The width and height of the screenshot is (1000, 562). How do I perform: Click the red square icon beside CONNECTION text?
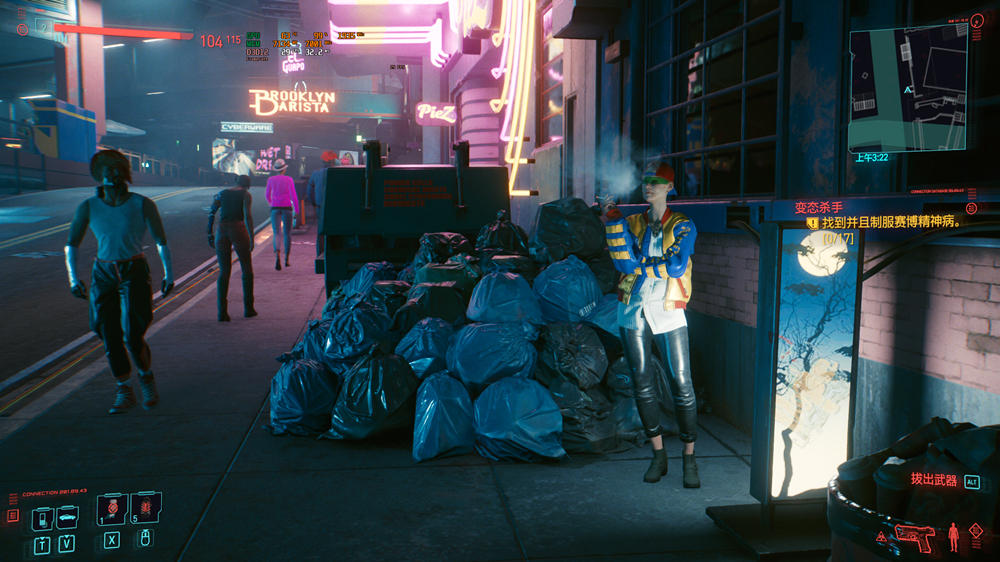[x=13, y=516]
